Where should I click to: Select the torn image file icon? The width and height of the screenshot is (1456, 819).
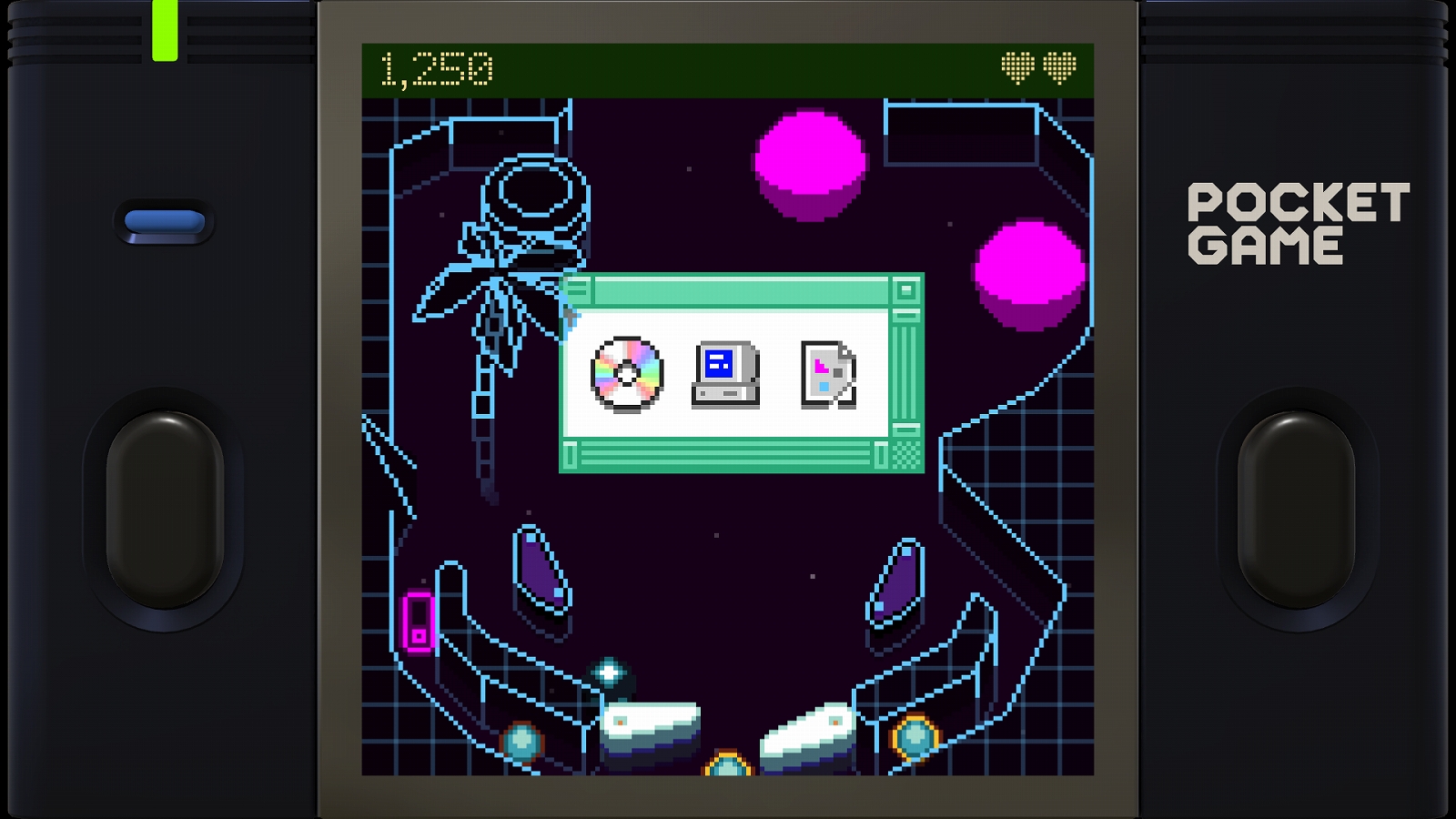826,375
